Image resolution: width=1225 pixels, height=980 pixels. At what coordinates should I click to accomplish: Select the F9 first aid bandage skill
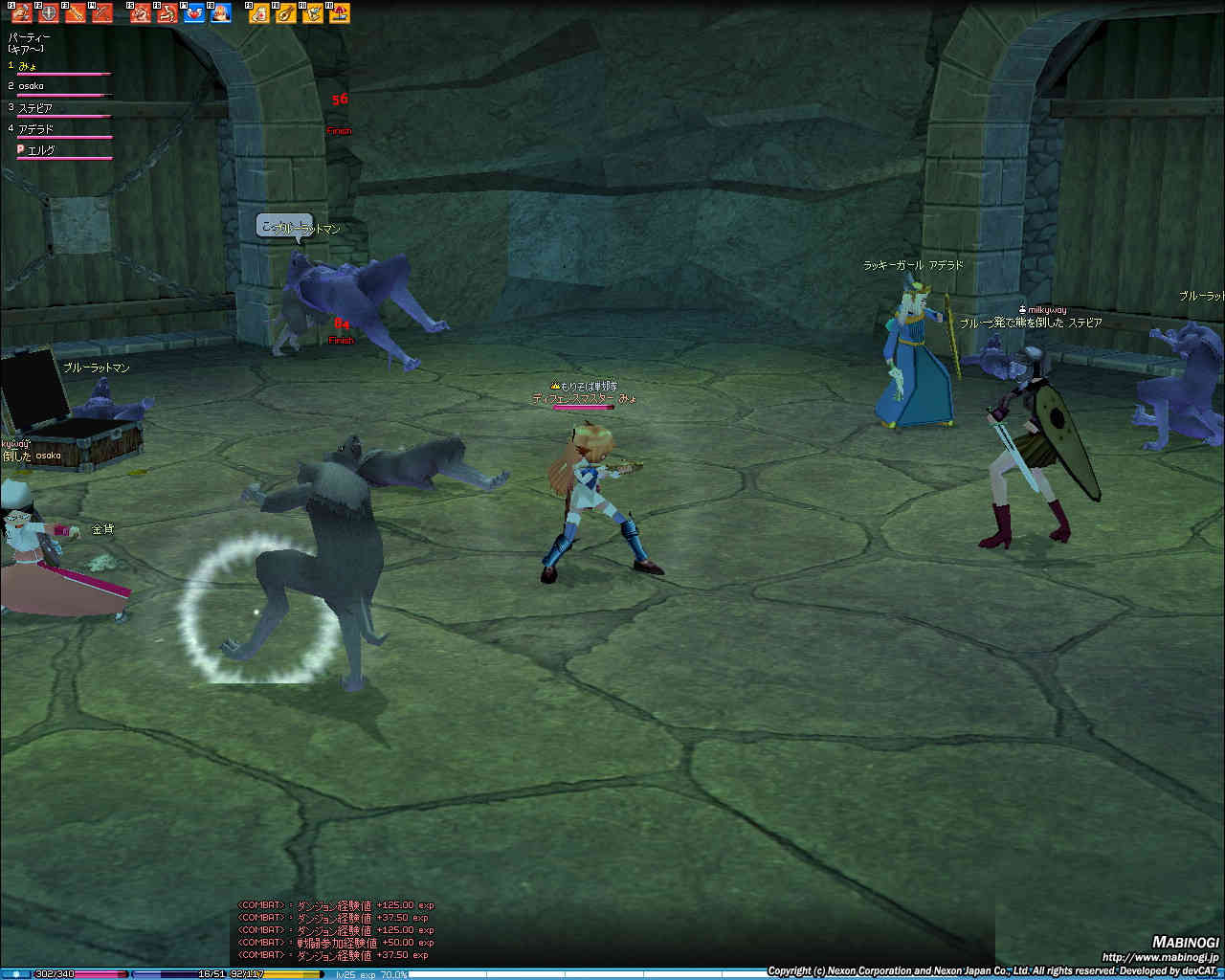tap(259, 13)
